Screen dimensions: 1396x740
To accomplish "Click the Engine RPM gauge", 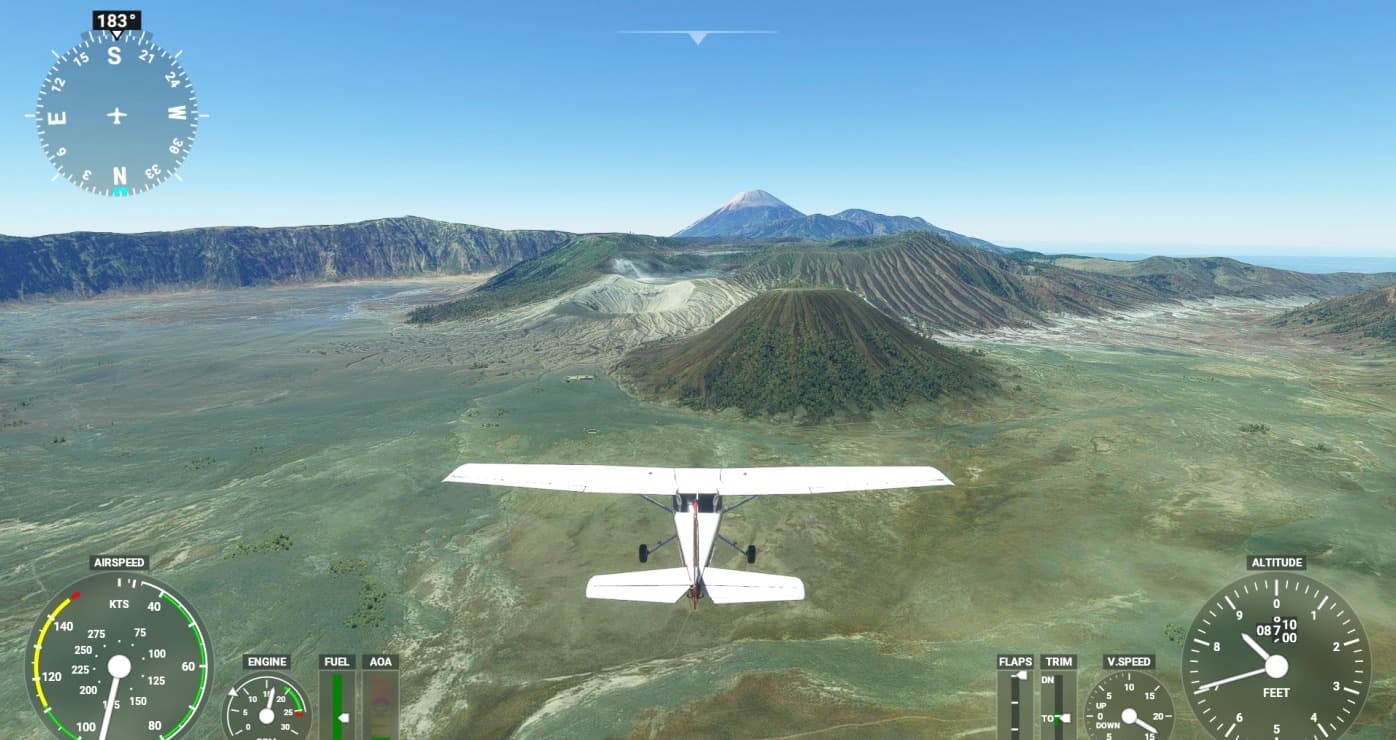I will (x=266, y=710).
